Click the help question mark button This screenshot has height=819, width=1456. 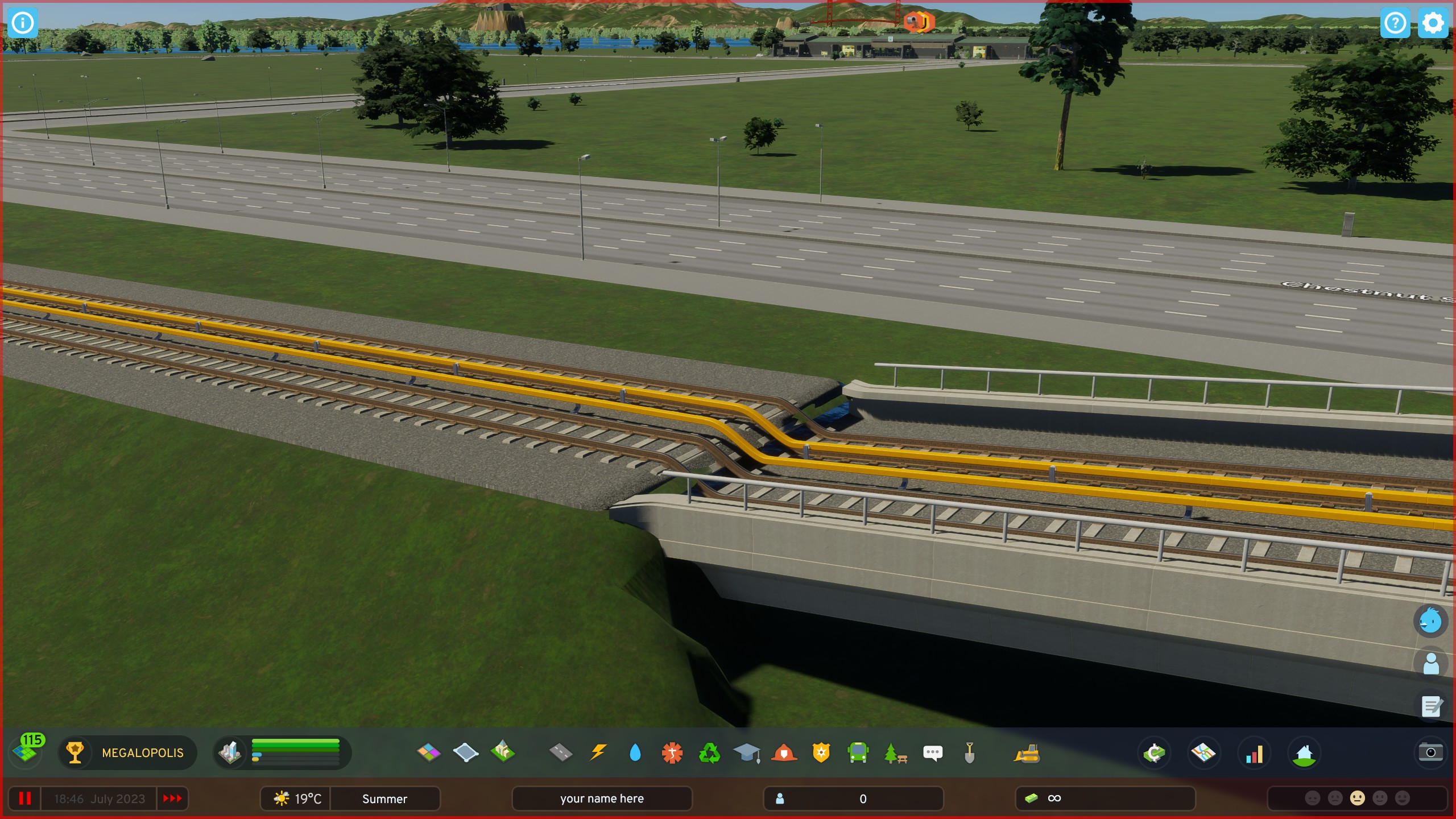click(x=1395, y=23)
